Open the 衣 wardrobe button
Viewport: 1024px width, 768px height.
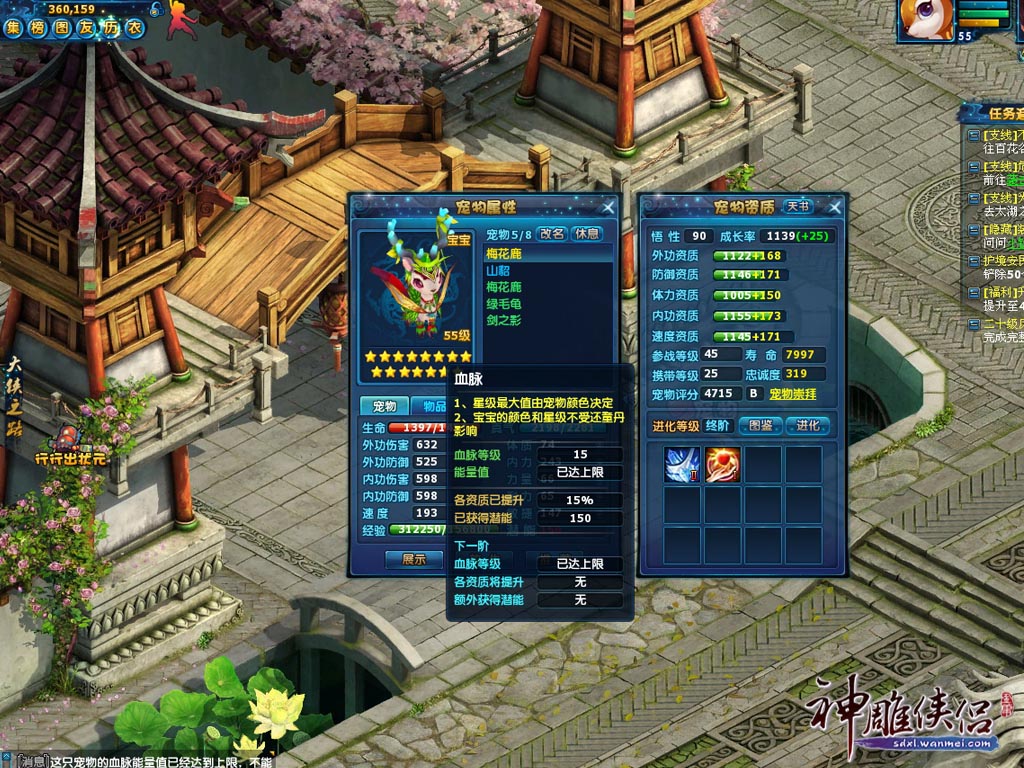(x=133, y=29)
